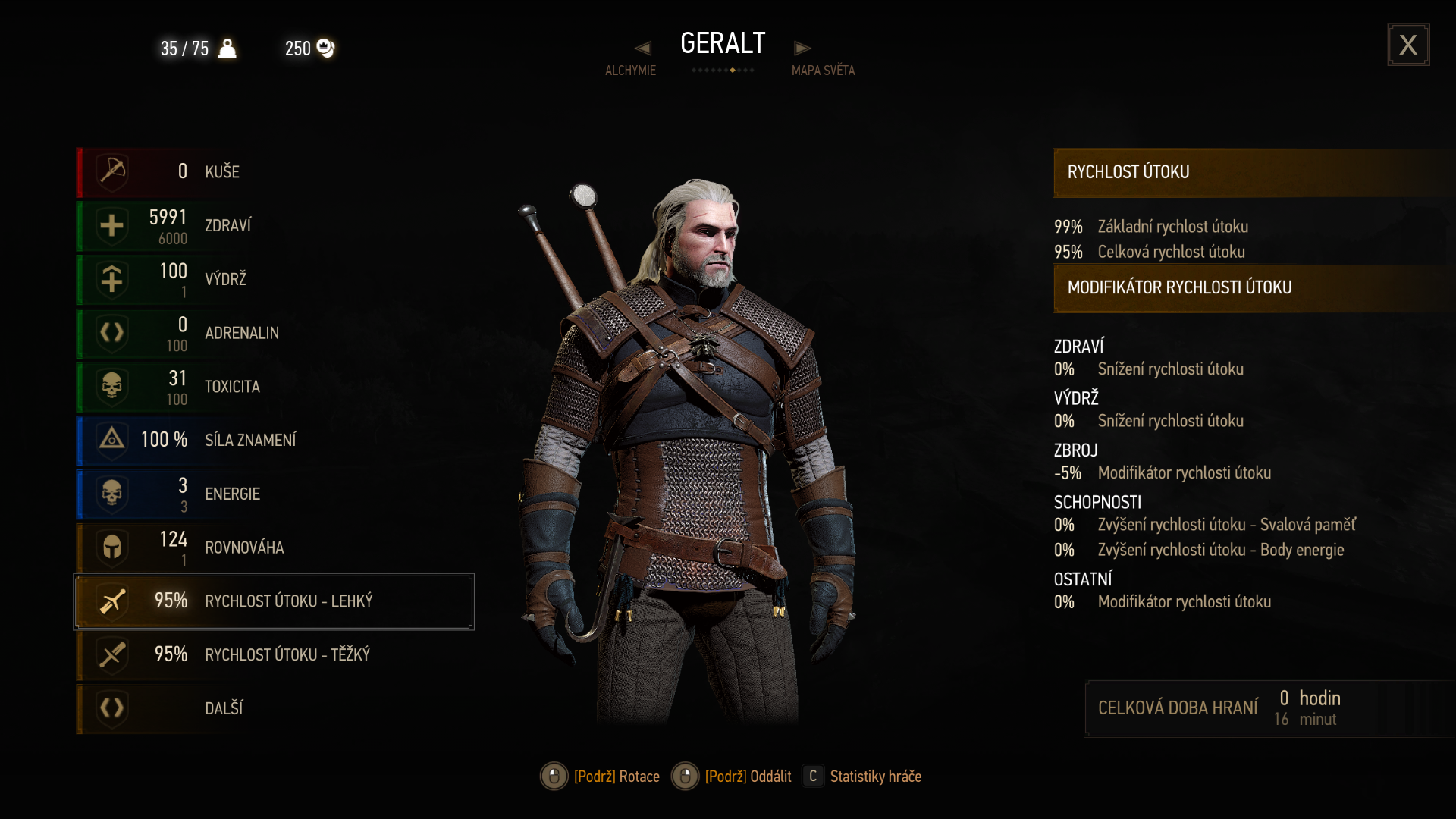Select the Toxicita stat row
The height and width of the screenshot is (819, 1456).
pos(273,387)
